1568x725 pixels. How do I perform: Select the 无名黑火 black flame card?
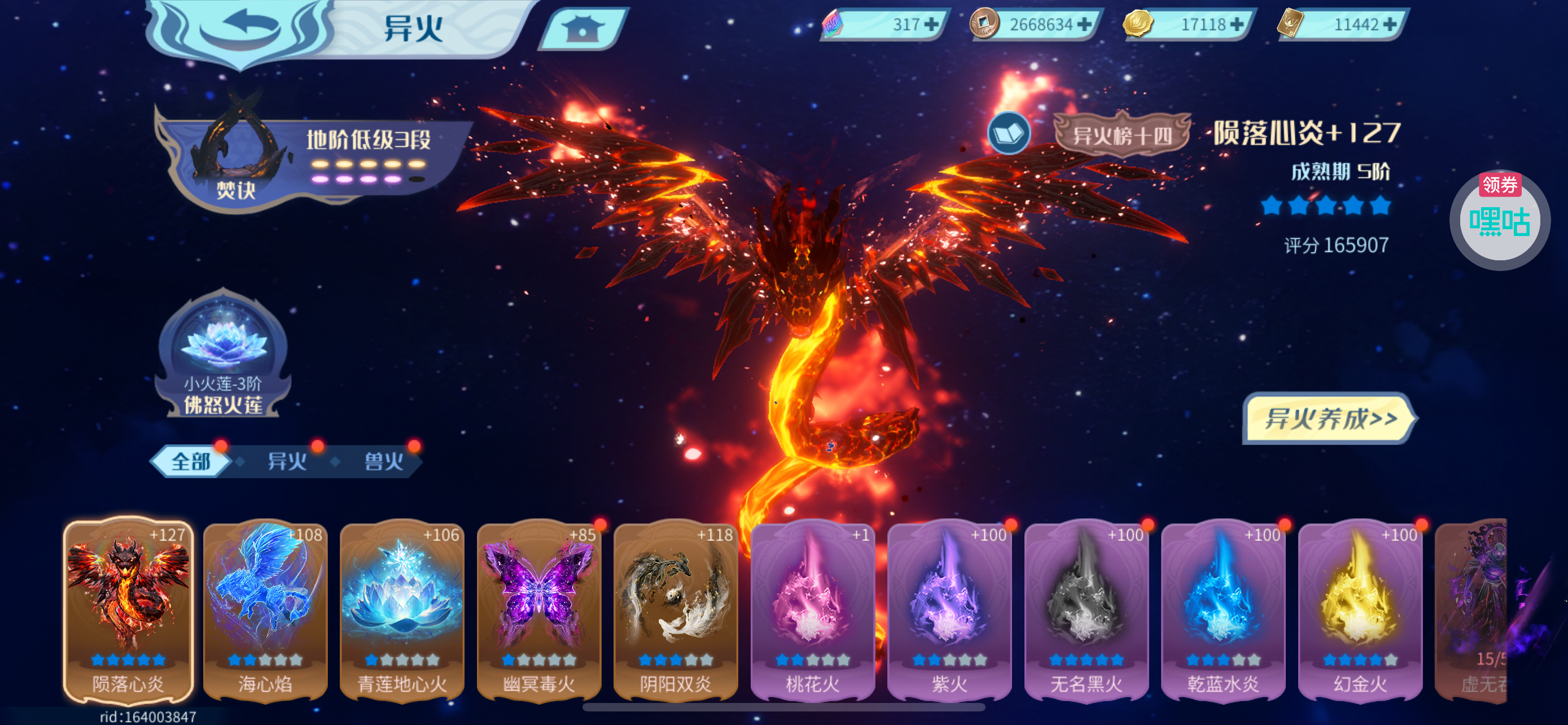click(1087, 610)
